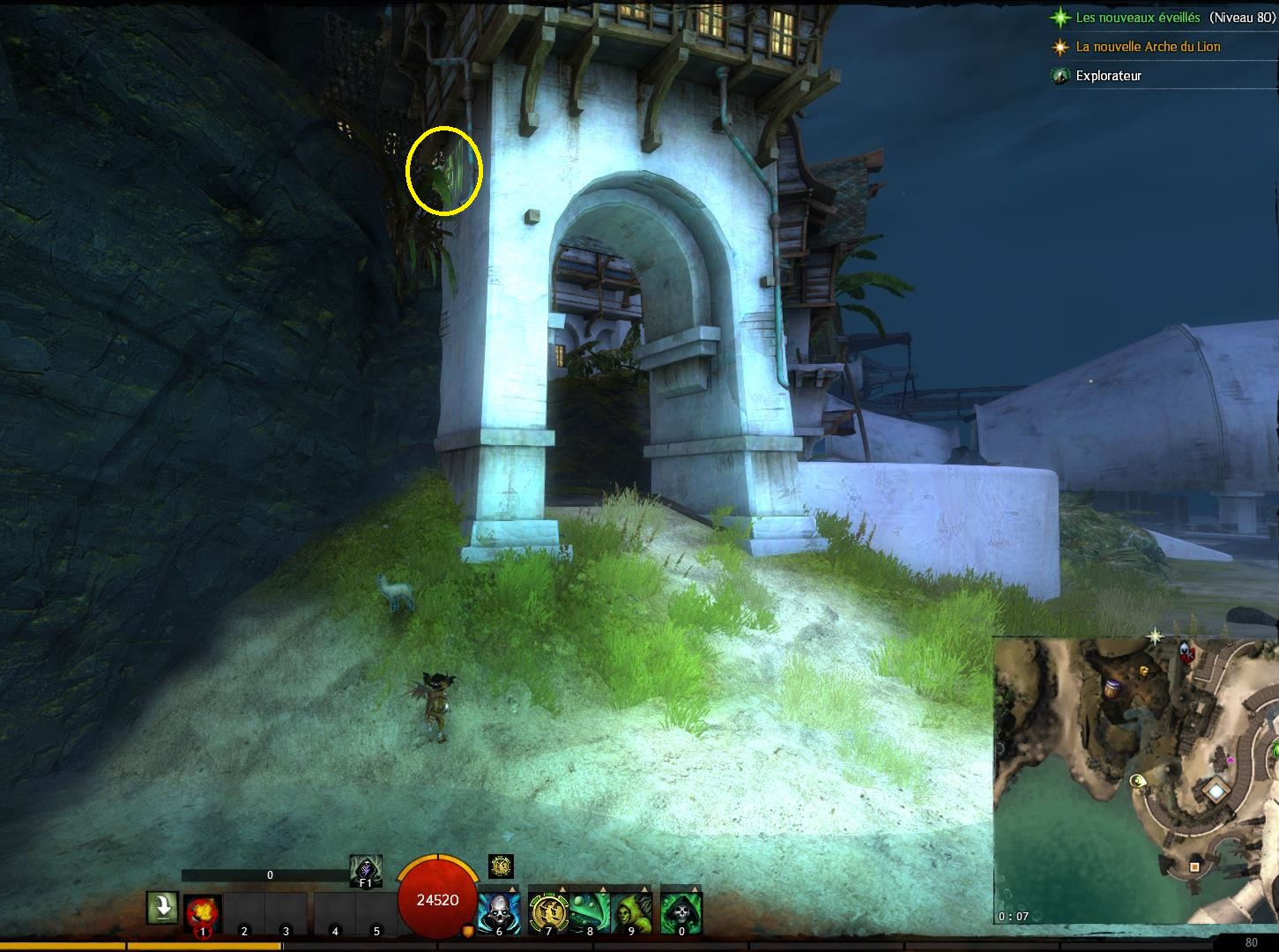The height and width of the screenshot is (952, 1279).
Task: Click the orange square marker on minimap
Action: point(1194,867)
